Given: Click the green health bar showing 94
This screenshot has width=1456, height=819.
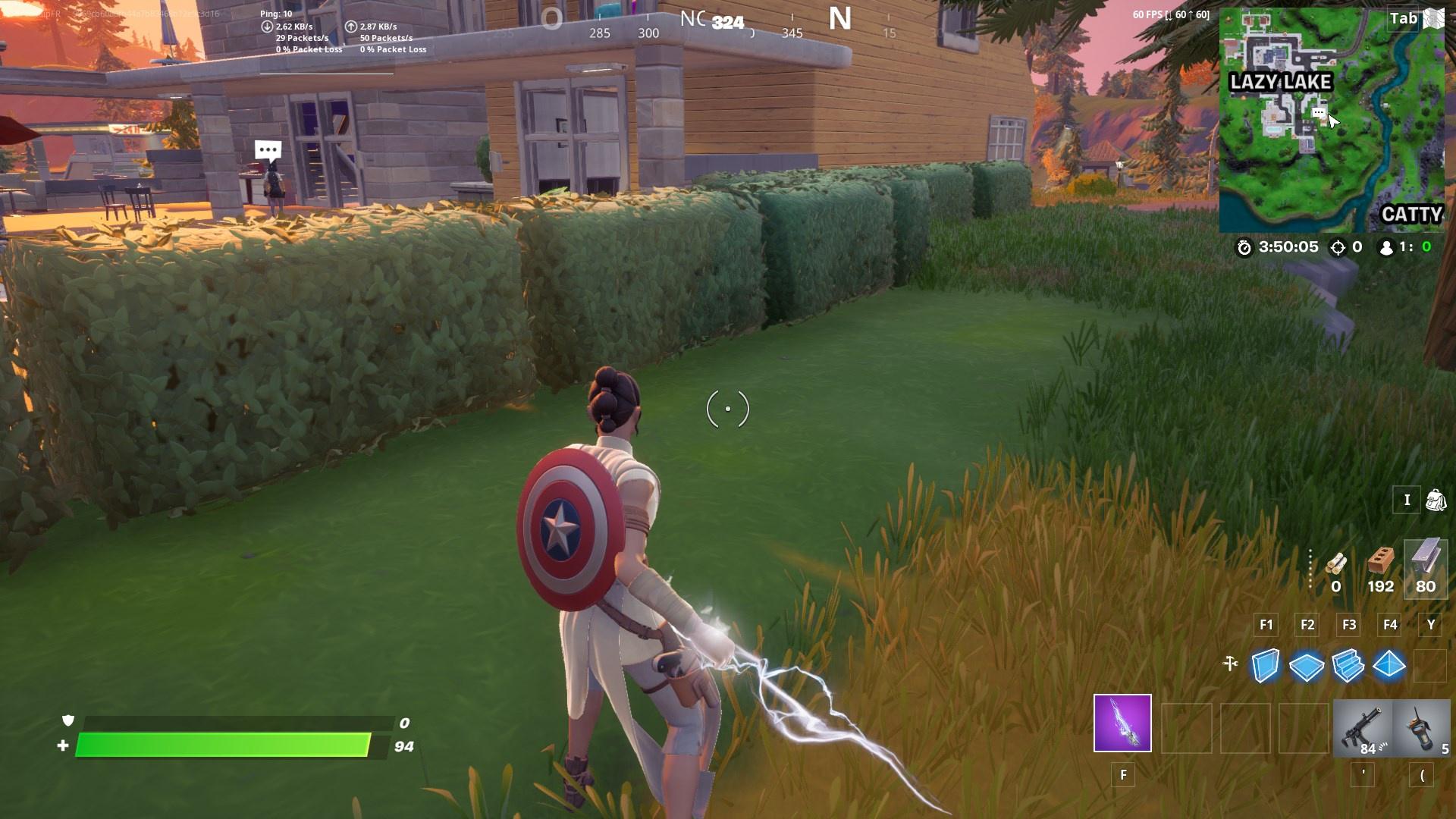Looking at the screenshot, I should point(227,746).
